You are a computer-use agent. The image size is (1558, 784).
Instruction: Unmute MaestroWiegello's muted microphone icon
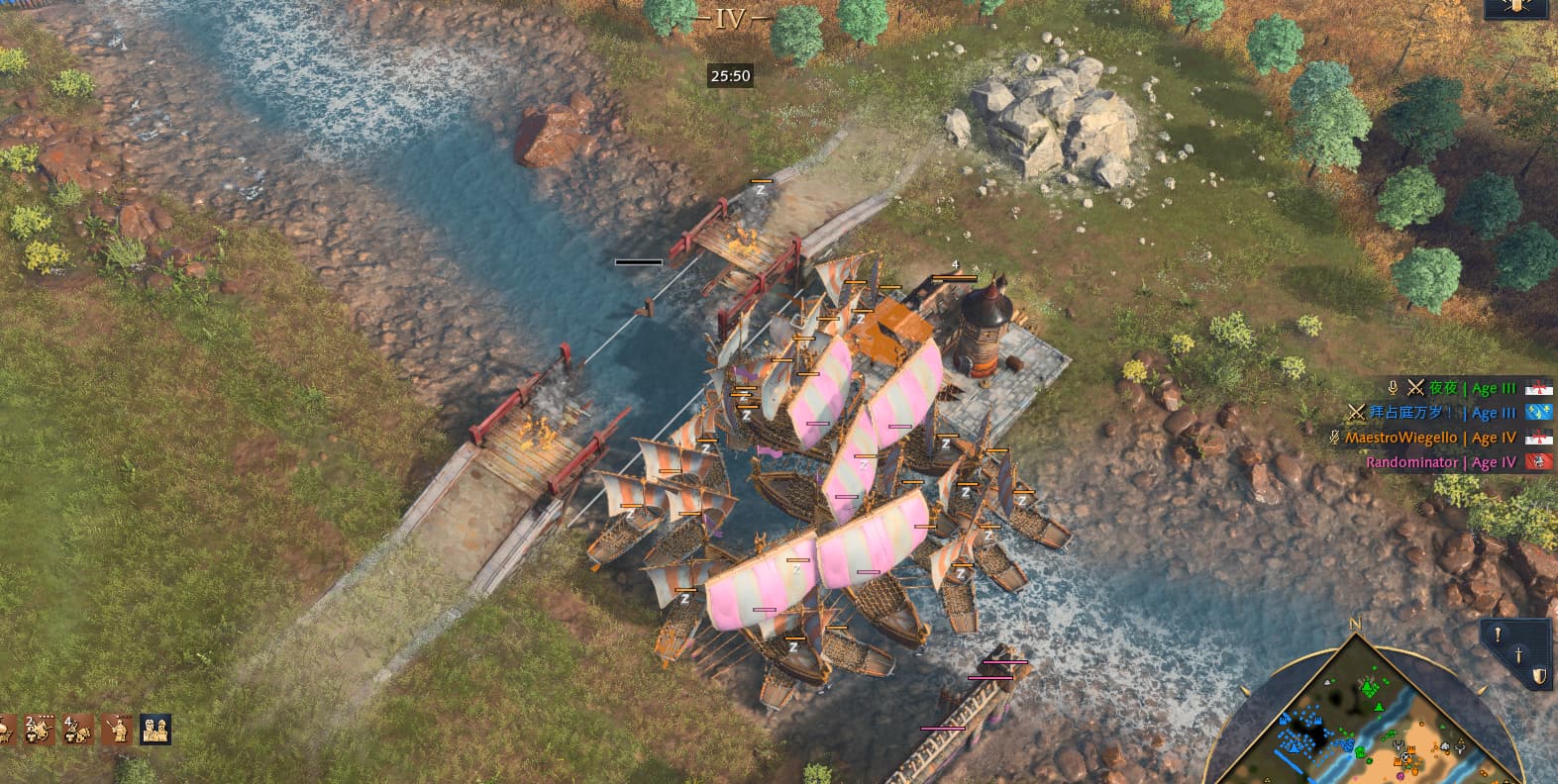(x=1334, y=437)
